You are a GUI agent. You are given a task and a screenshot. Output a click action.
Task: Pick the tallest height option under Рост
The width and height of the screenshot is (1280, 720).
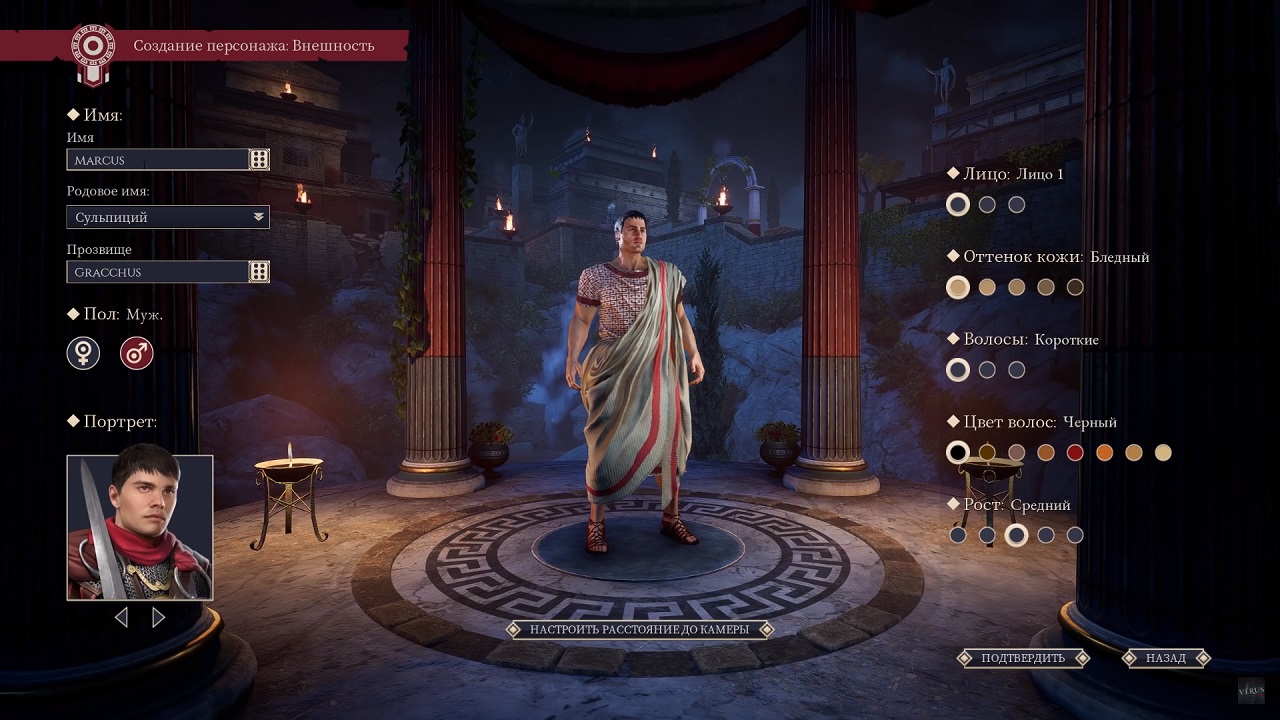[x=1075, y=535]
